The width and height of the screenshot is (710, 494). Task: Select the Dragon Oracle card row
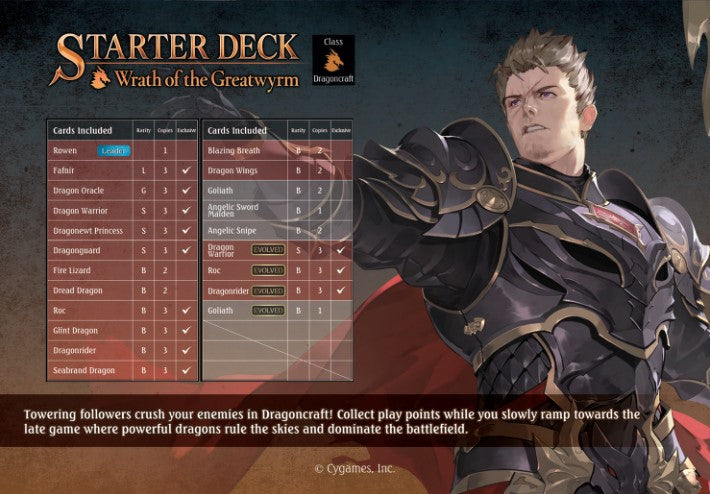pyautogui.click(x=122, y=190)
